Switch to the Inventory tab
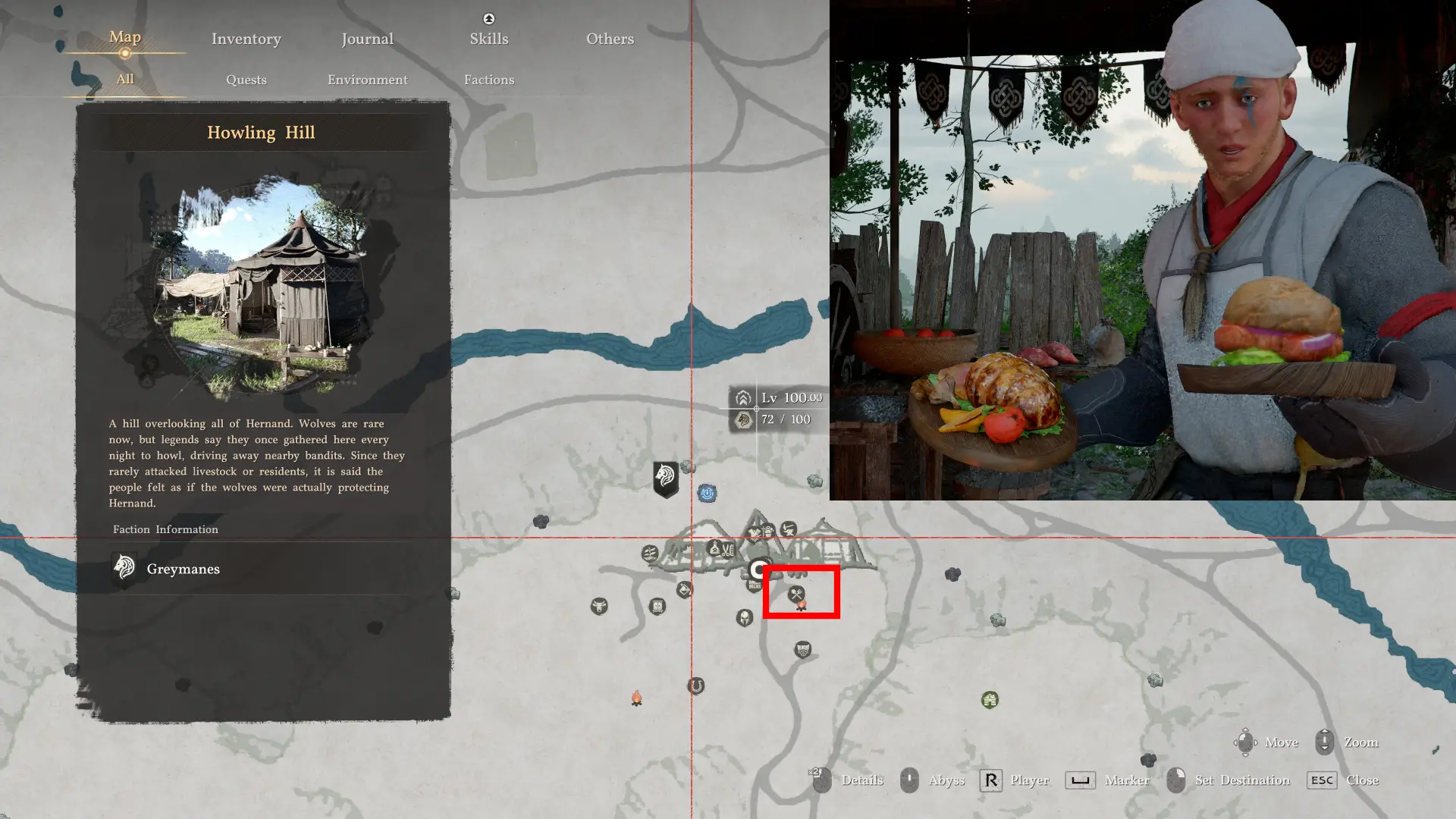The height and width of the screenshot is (819, 1456). pyautogui.click(x=246, y=39)
